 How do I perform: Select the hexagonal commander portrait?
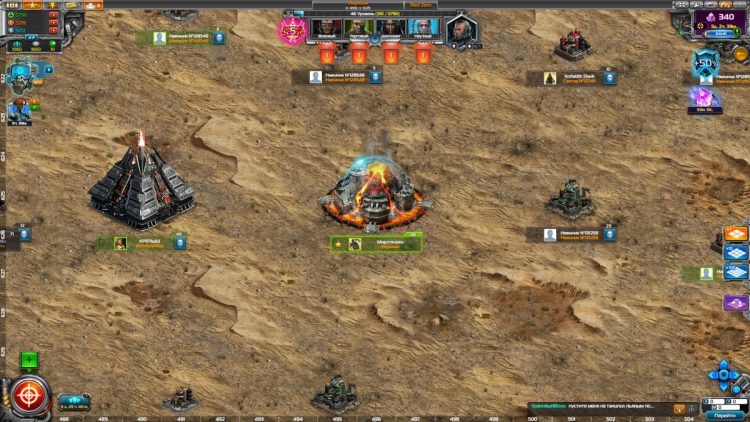coord(461,30)
